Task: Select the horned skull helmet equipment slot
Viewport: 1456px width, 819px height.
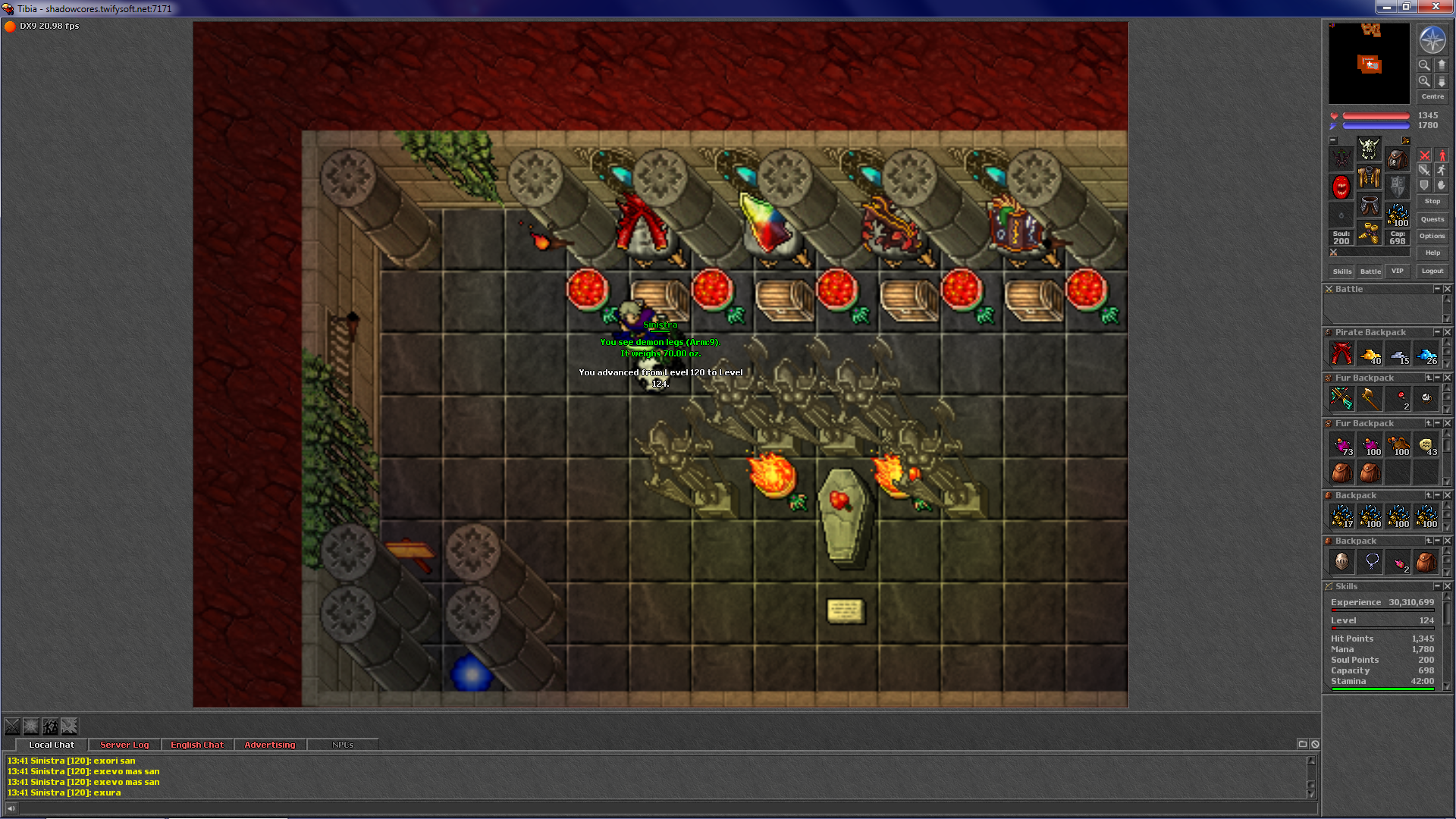Action: coord(1369,148)
